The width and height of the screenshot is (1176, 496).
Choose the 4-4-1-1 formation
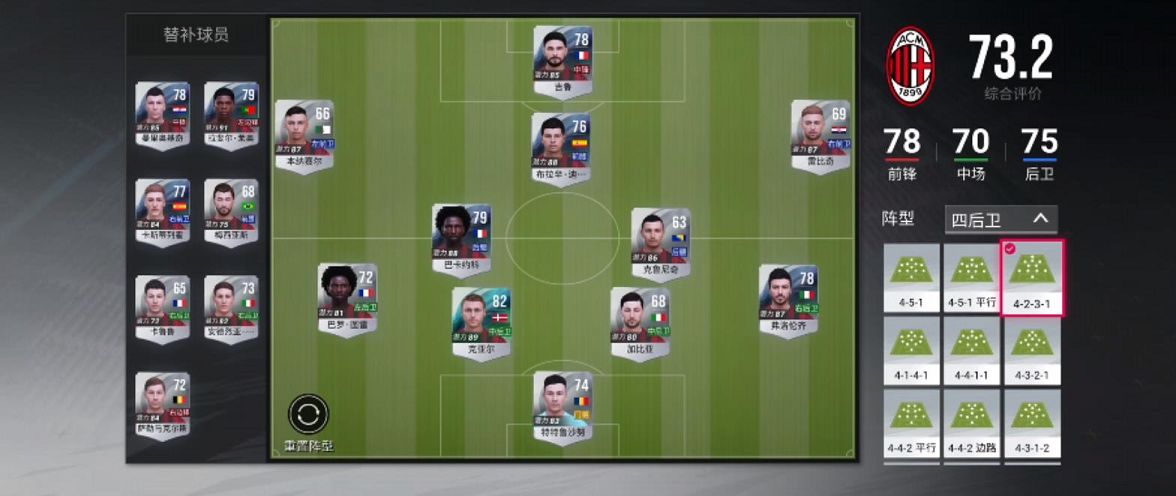(971, 350)
